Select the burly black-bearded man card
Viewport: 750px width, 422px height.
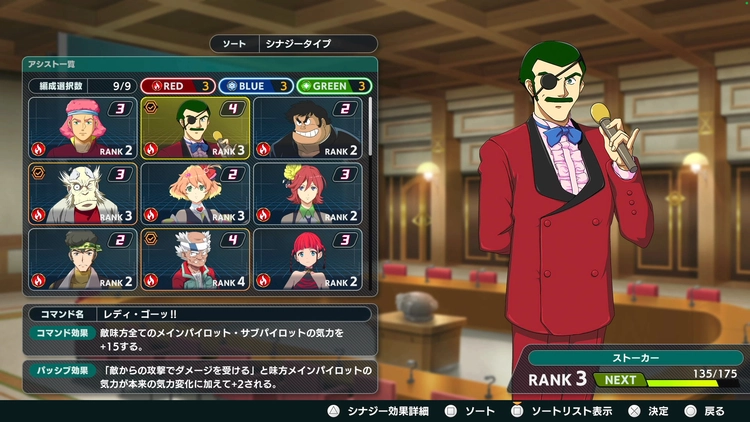(x=307, y=128)
